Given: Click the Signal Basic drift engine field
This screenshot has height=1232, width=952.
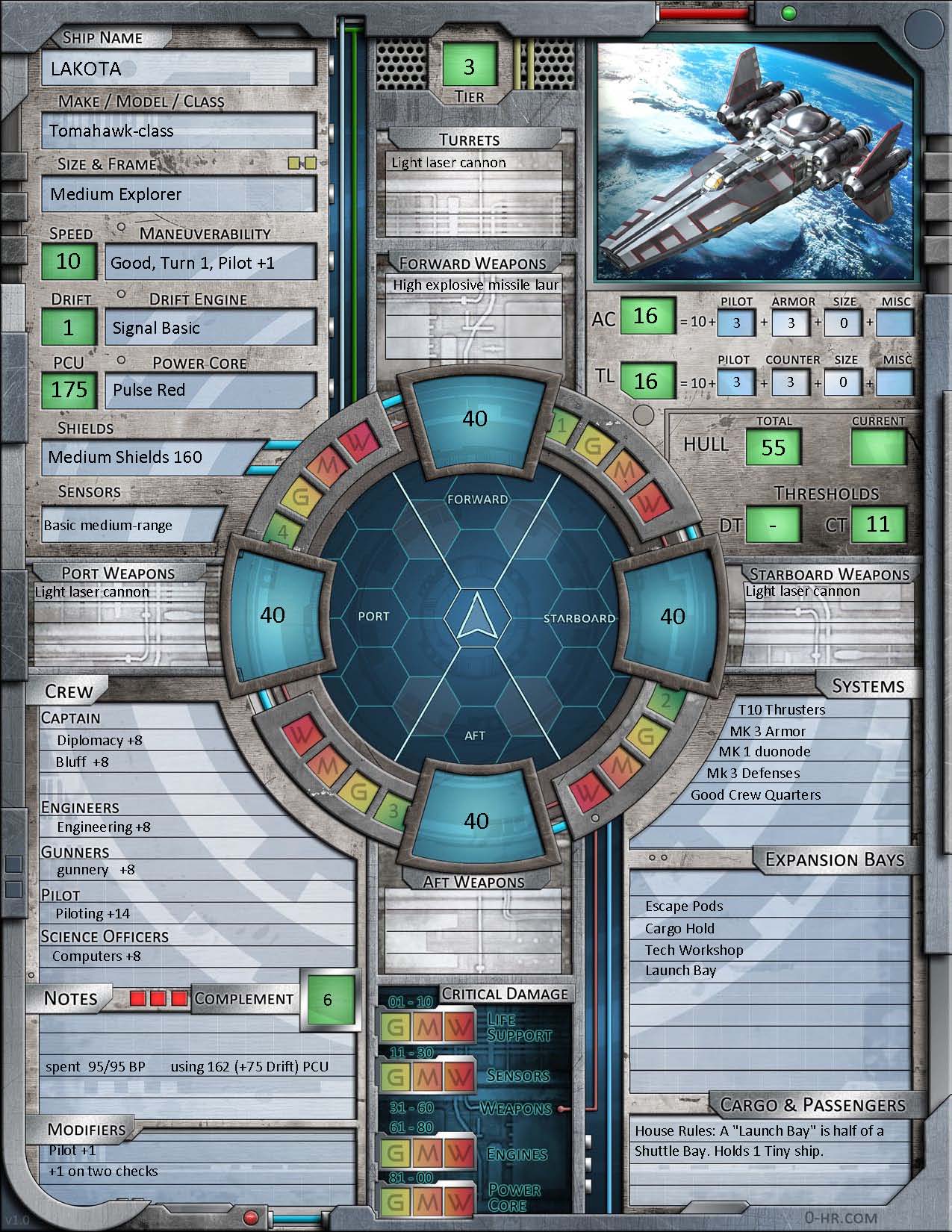Looking at the screenshot, I should (x=211, y=328).
